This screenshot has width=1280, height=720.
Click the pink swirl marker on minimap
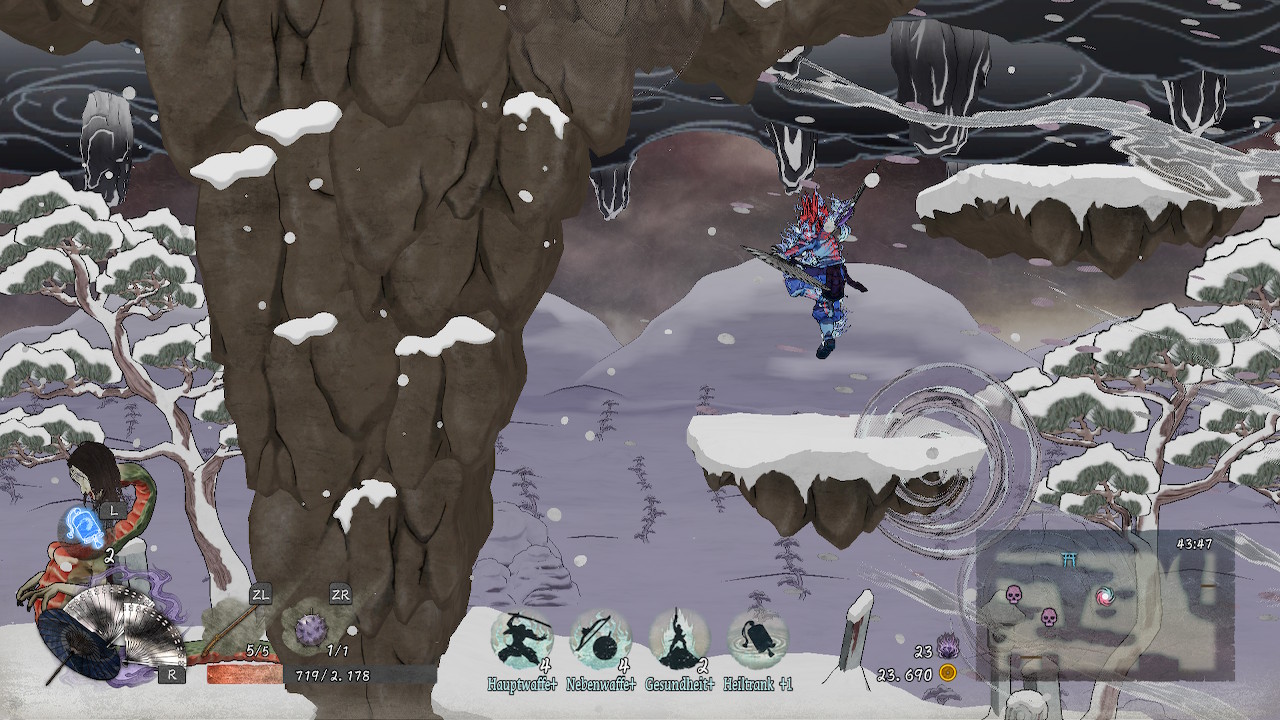click(x=1104, y=597)
